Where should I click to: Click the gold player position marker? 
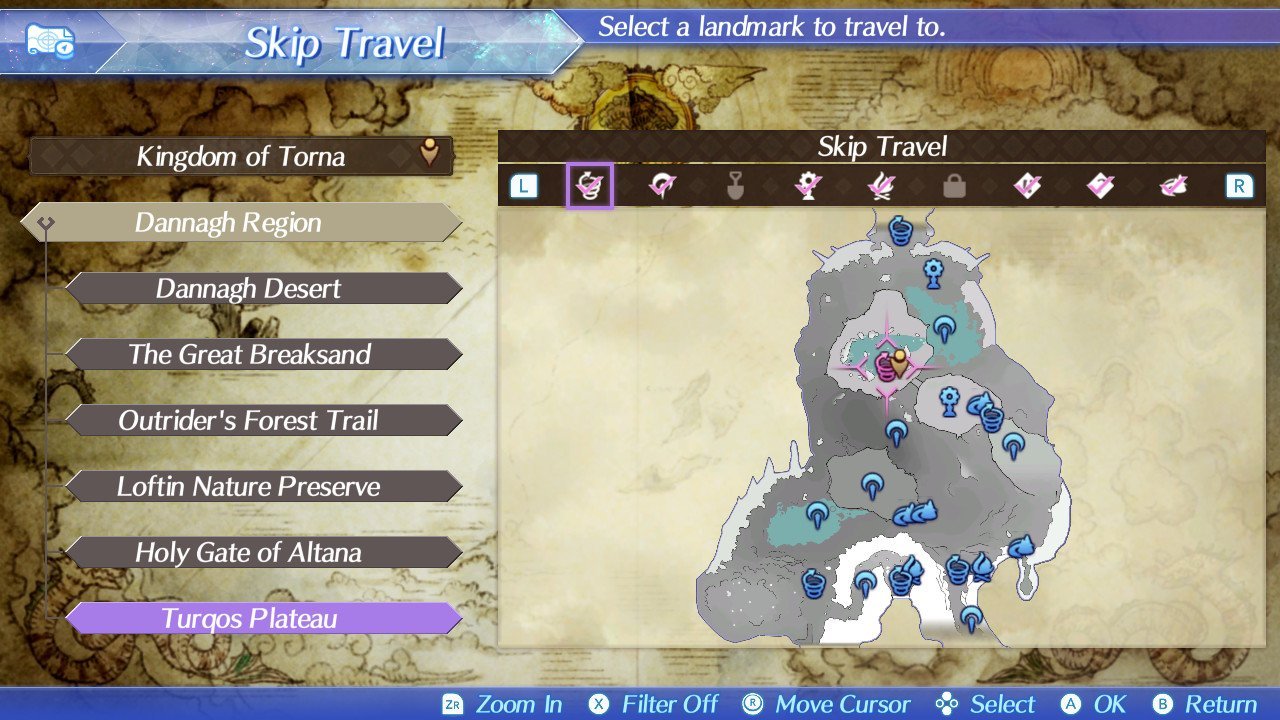pos(900,363)
